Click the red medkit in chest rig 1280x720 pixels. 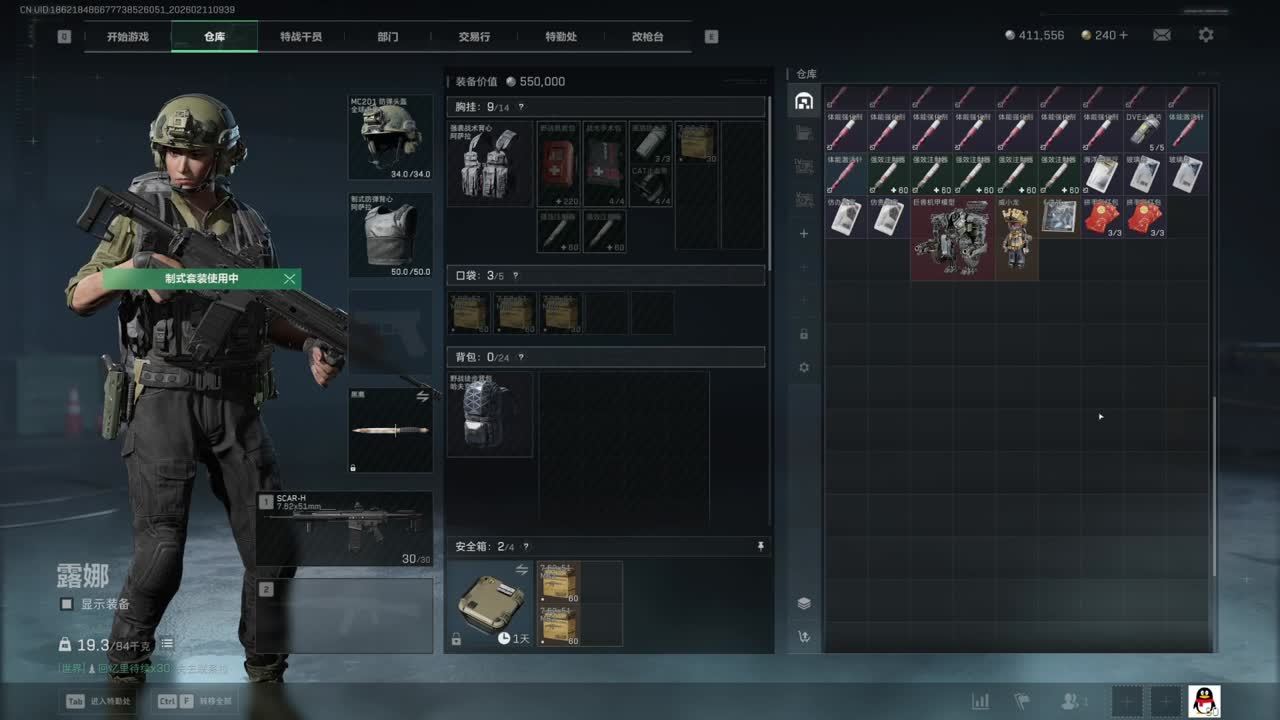(x=558, y=164)
